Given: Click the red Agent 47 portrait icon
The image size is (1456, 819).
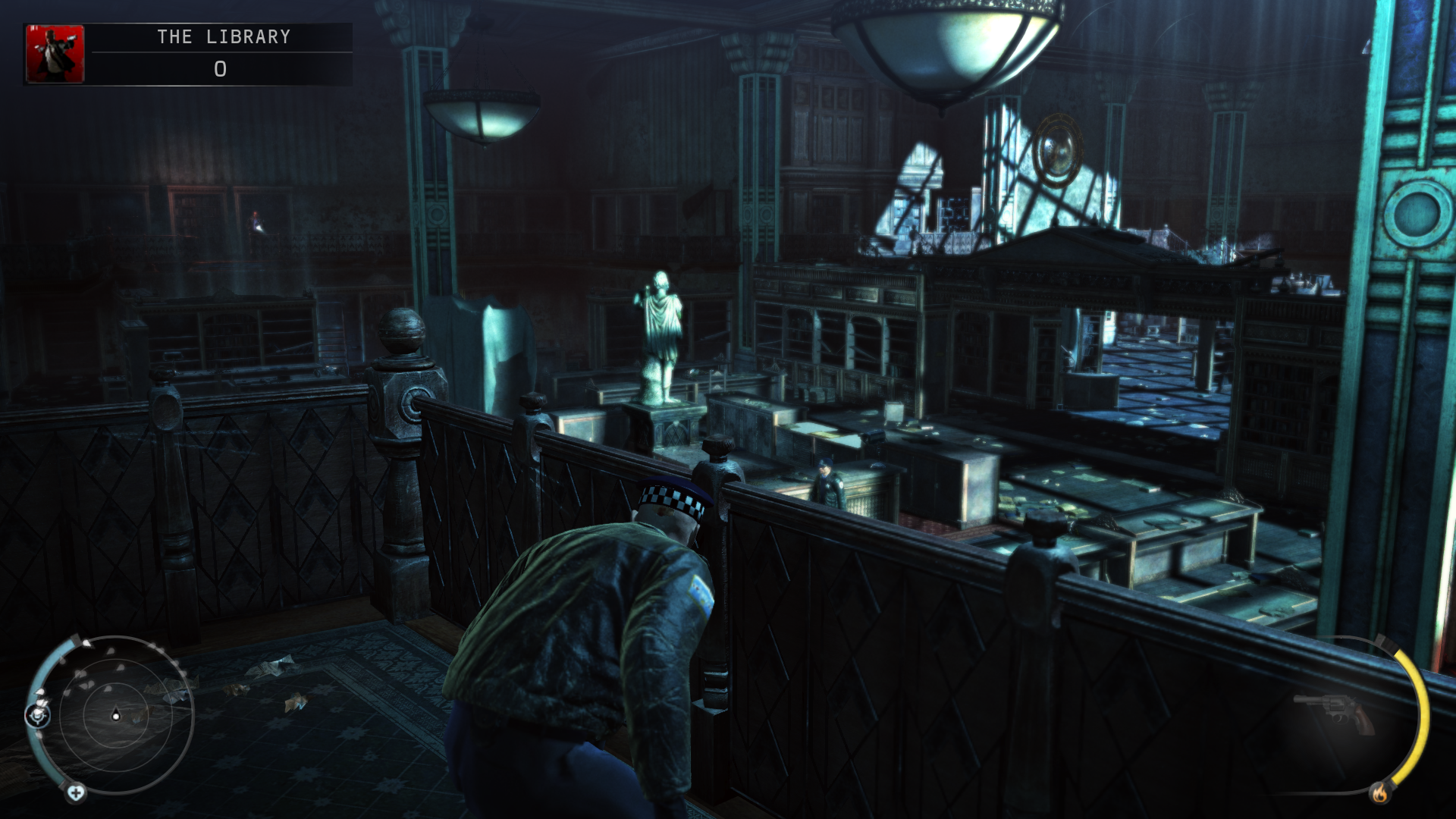Looking at the screenshot, I should point(55,53).
